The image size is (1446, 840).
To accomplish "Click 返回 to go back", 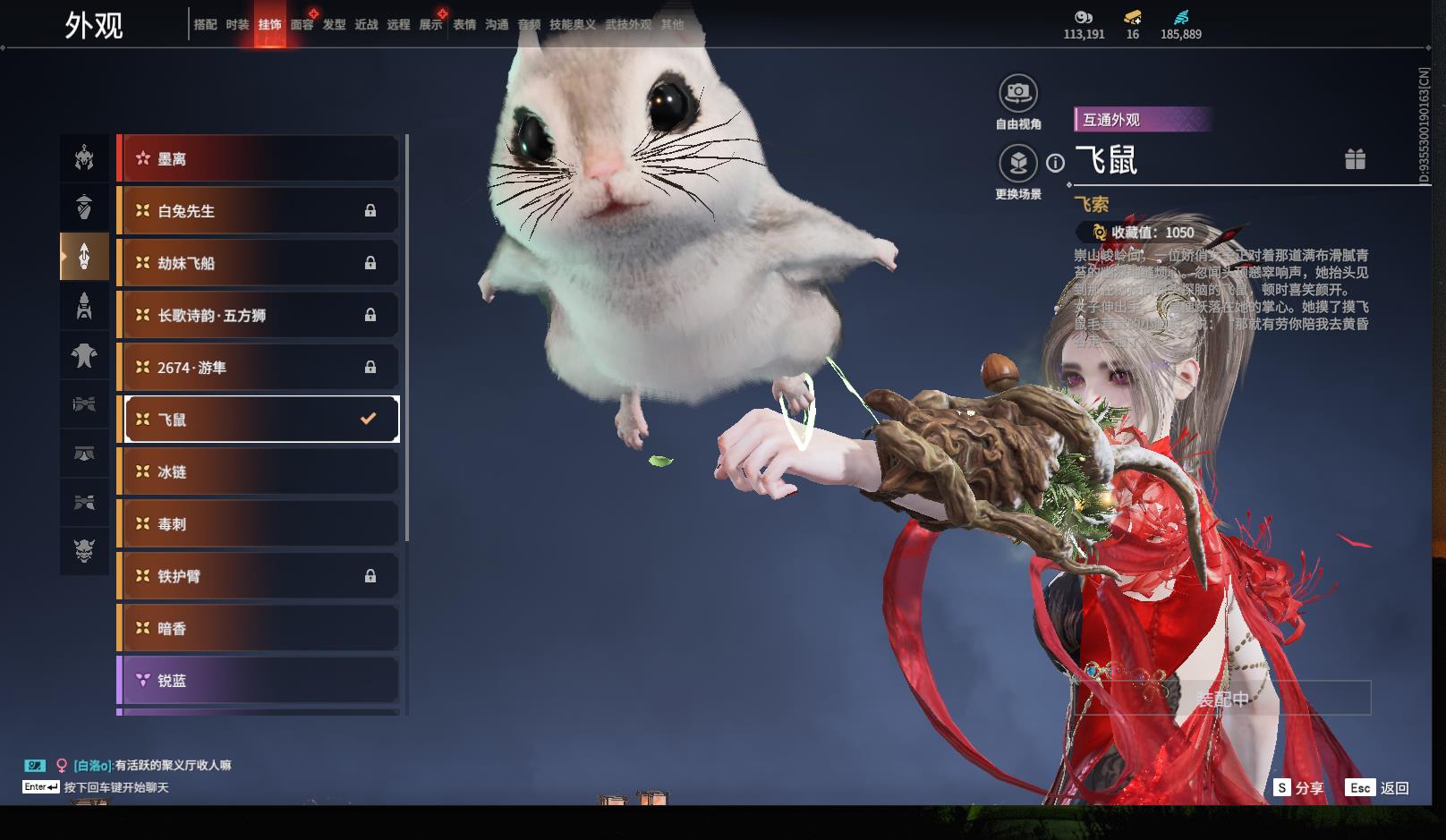I will coord(1378,788).
